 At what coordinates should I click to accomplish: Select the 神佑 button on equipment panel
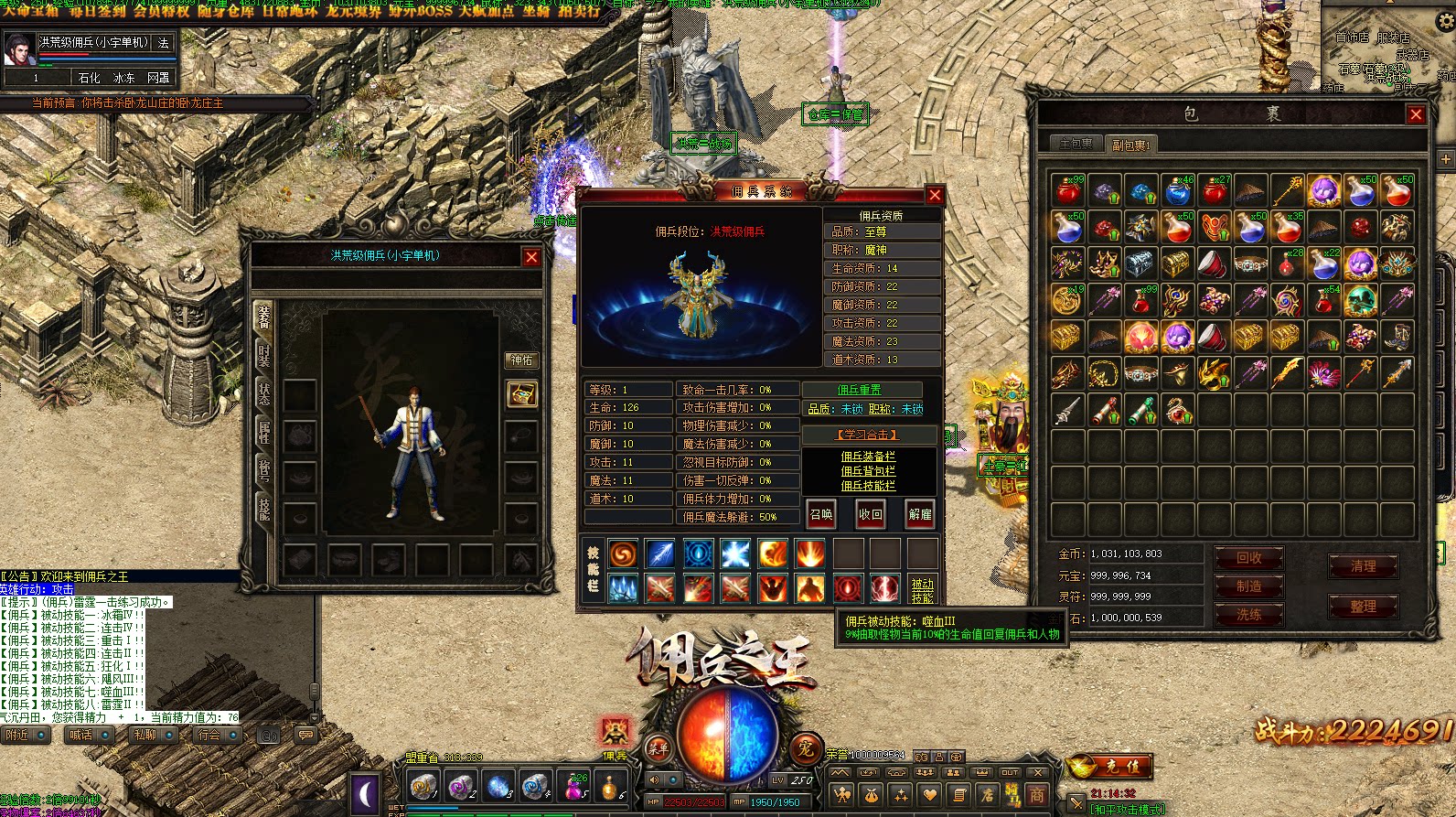click(521, 360)
